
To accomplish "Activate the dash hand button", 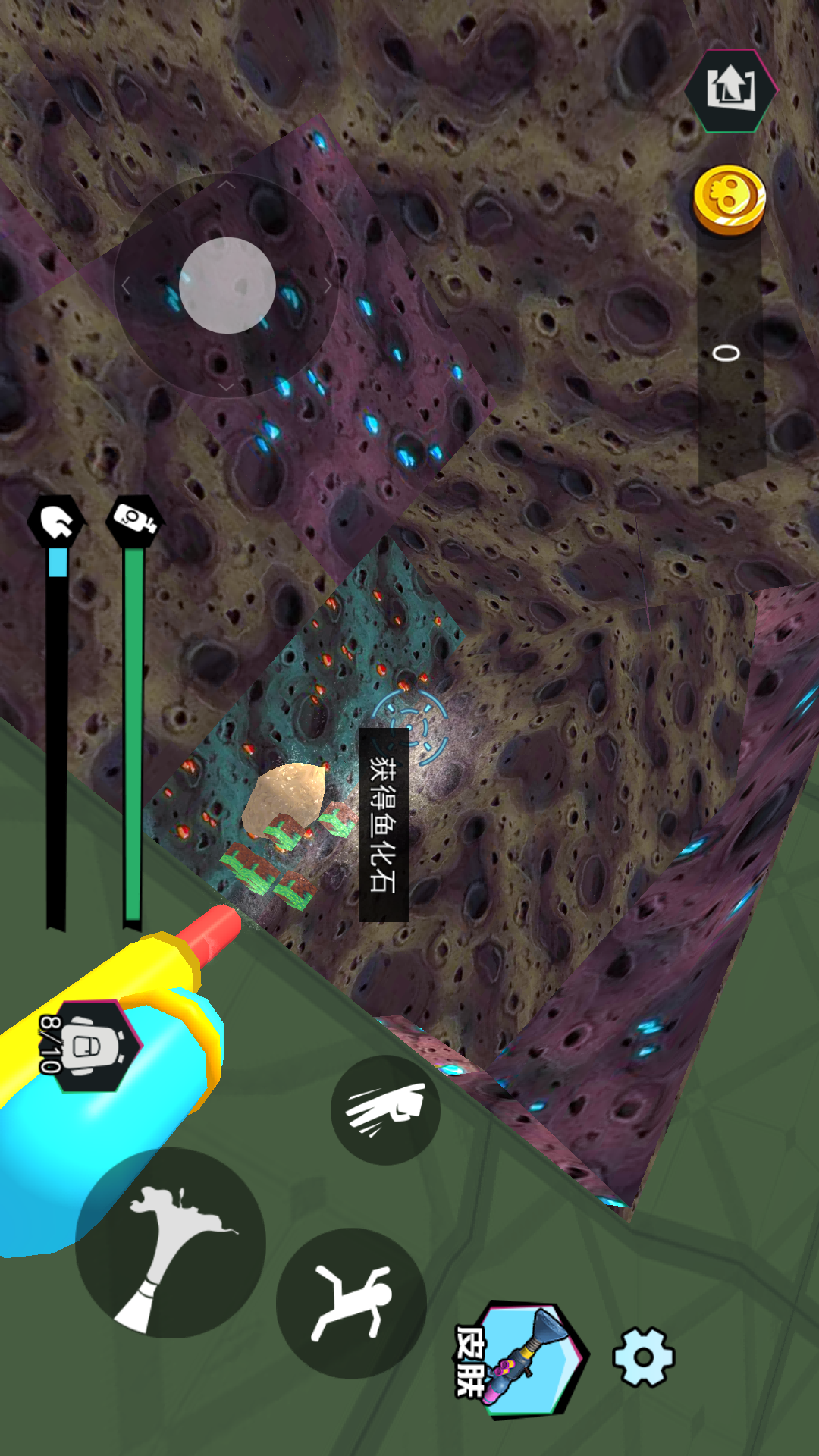I will pyautogui.click(x=385, y=1109).
